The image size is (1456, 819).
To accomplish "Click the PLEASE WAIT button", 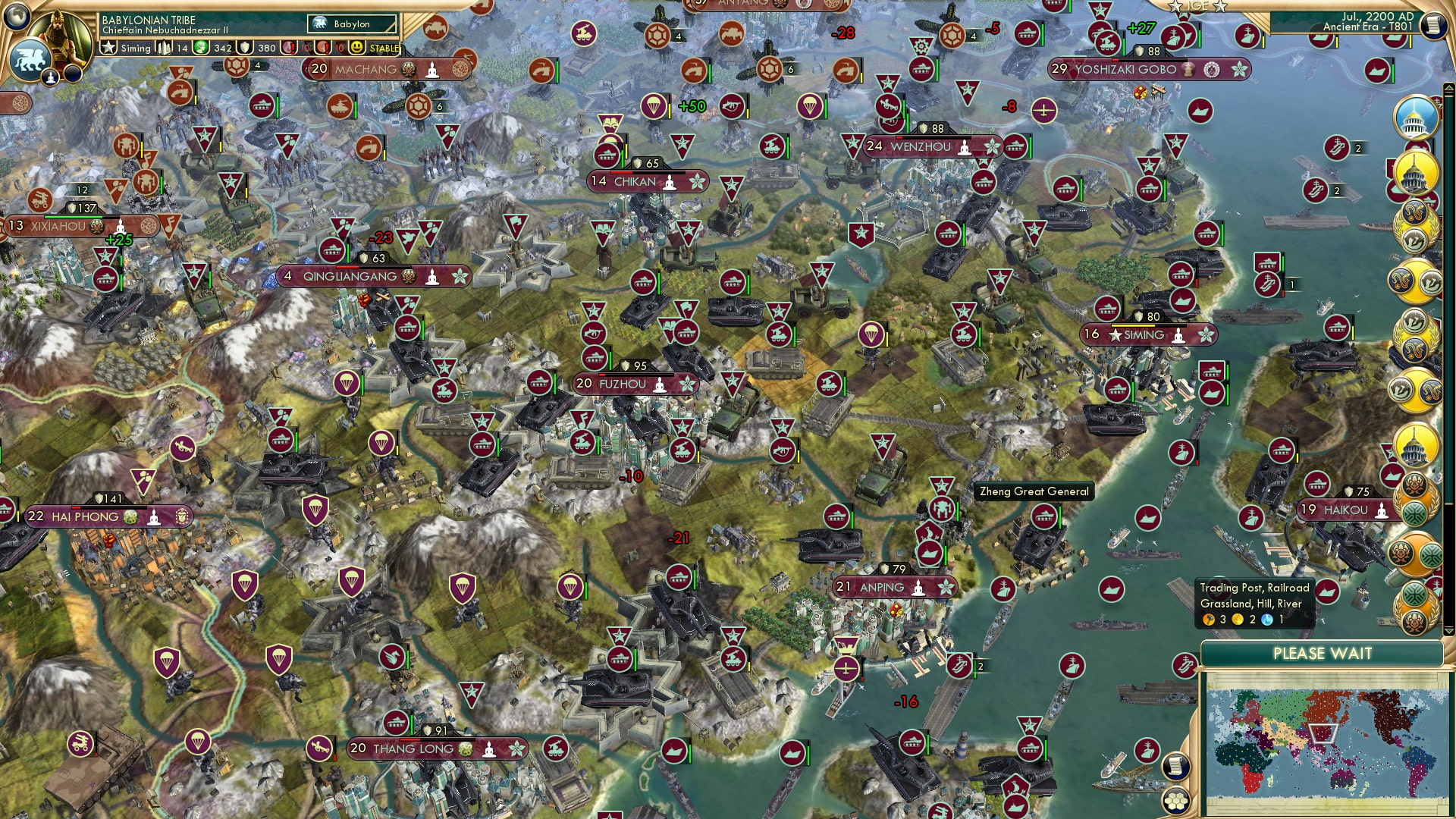I will [1323, 653].
